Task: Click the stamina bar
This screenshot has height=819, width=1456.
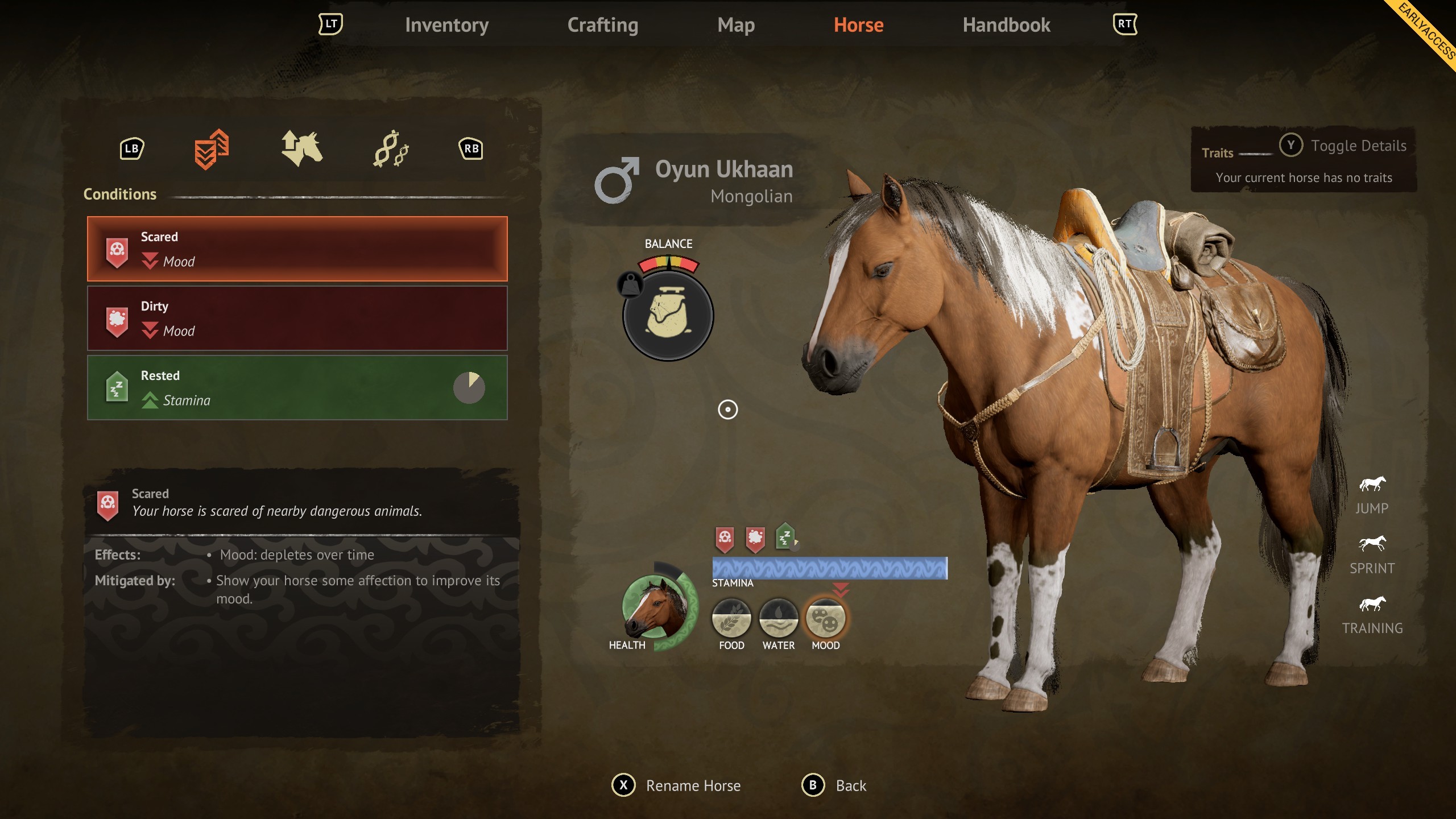Action: click(x=829, y=567)
